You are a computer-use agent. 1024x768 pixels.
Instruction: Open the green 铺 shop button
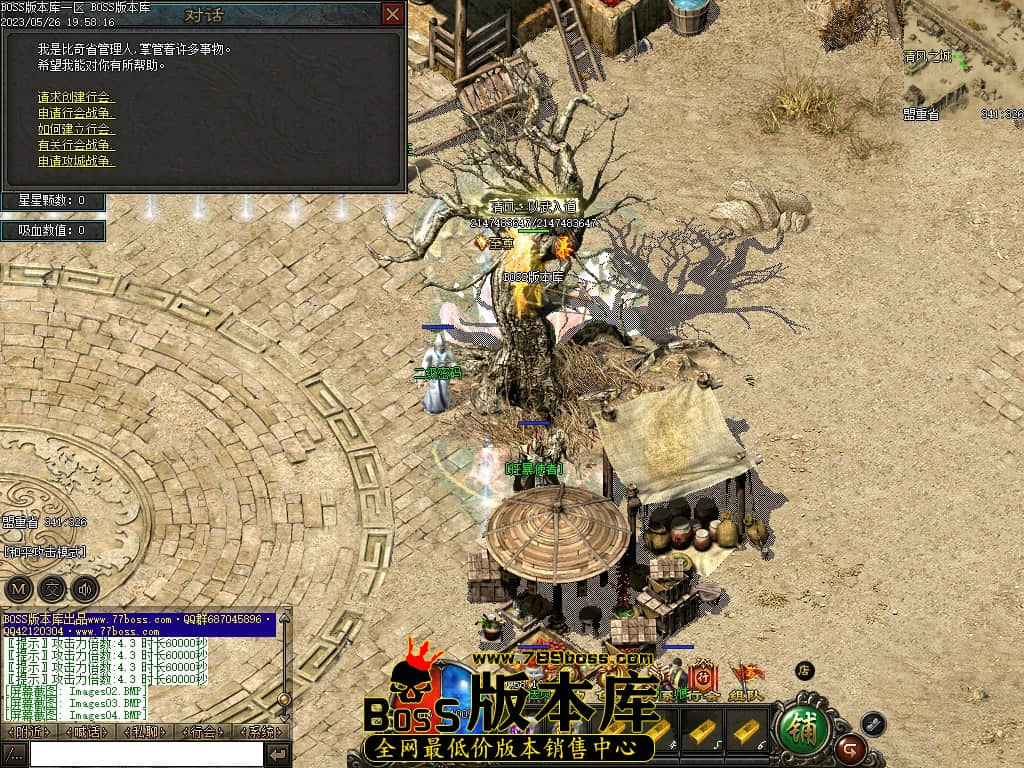click(802, 727)
